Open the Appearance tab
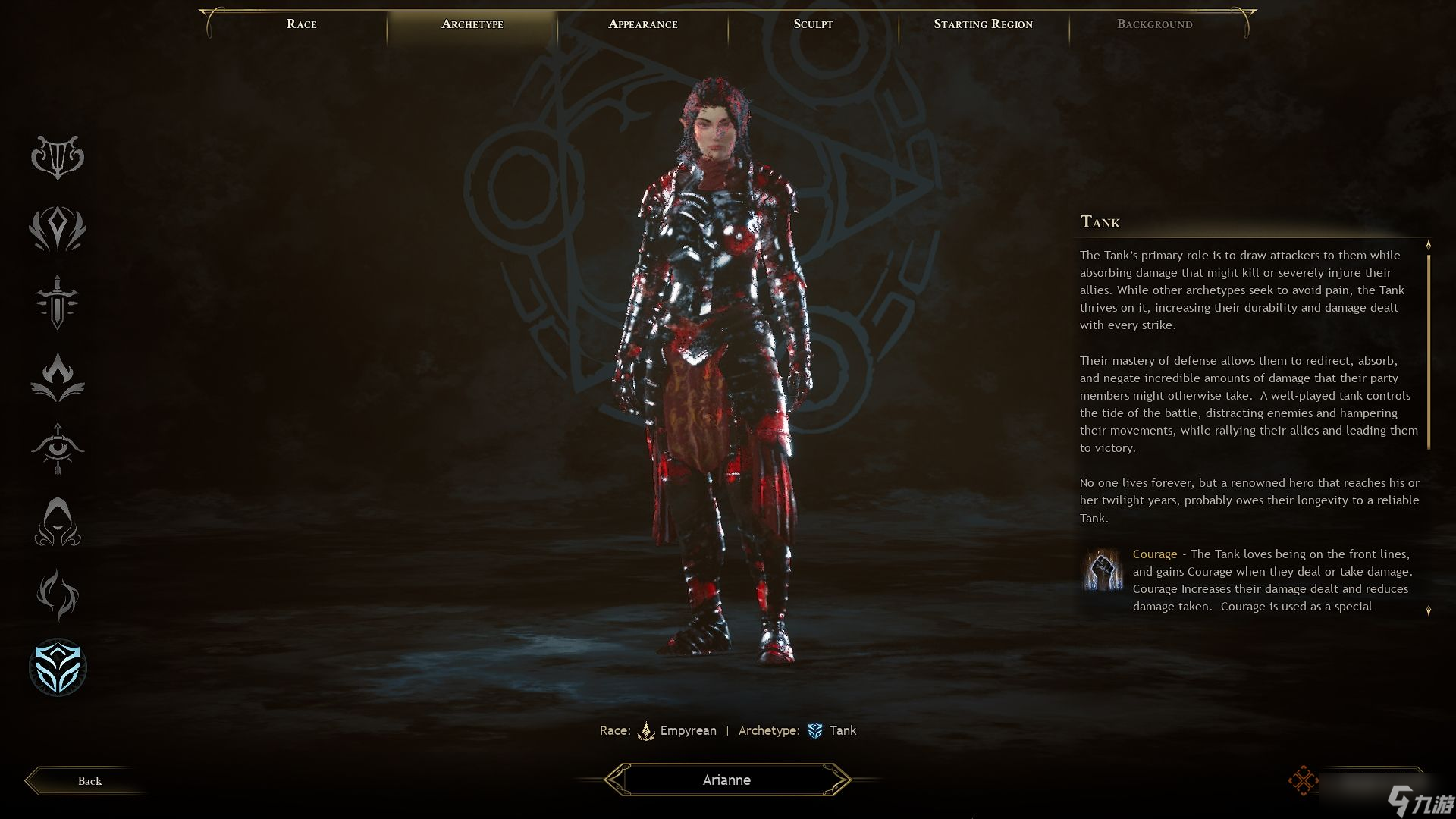Screen dimensions: 1456x819 click(643, 24)
